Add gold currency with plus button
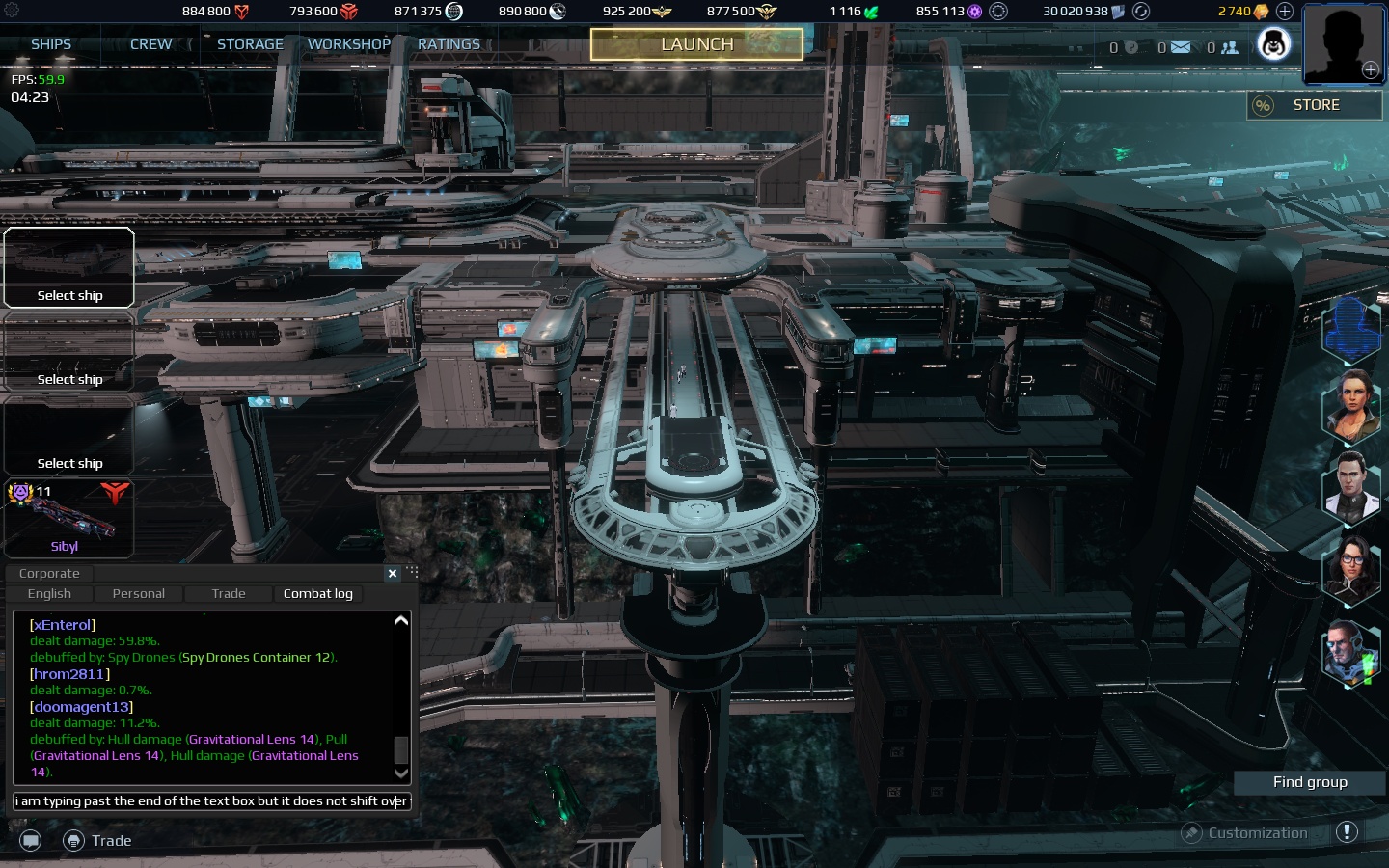The width and height of the screenshot is (1389, 868). tap(1285, 12)
